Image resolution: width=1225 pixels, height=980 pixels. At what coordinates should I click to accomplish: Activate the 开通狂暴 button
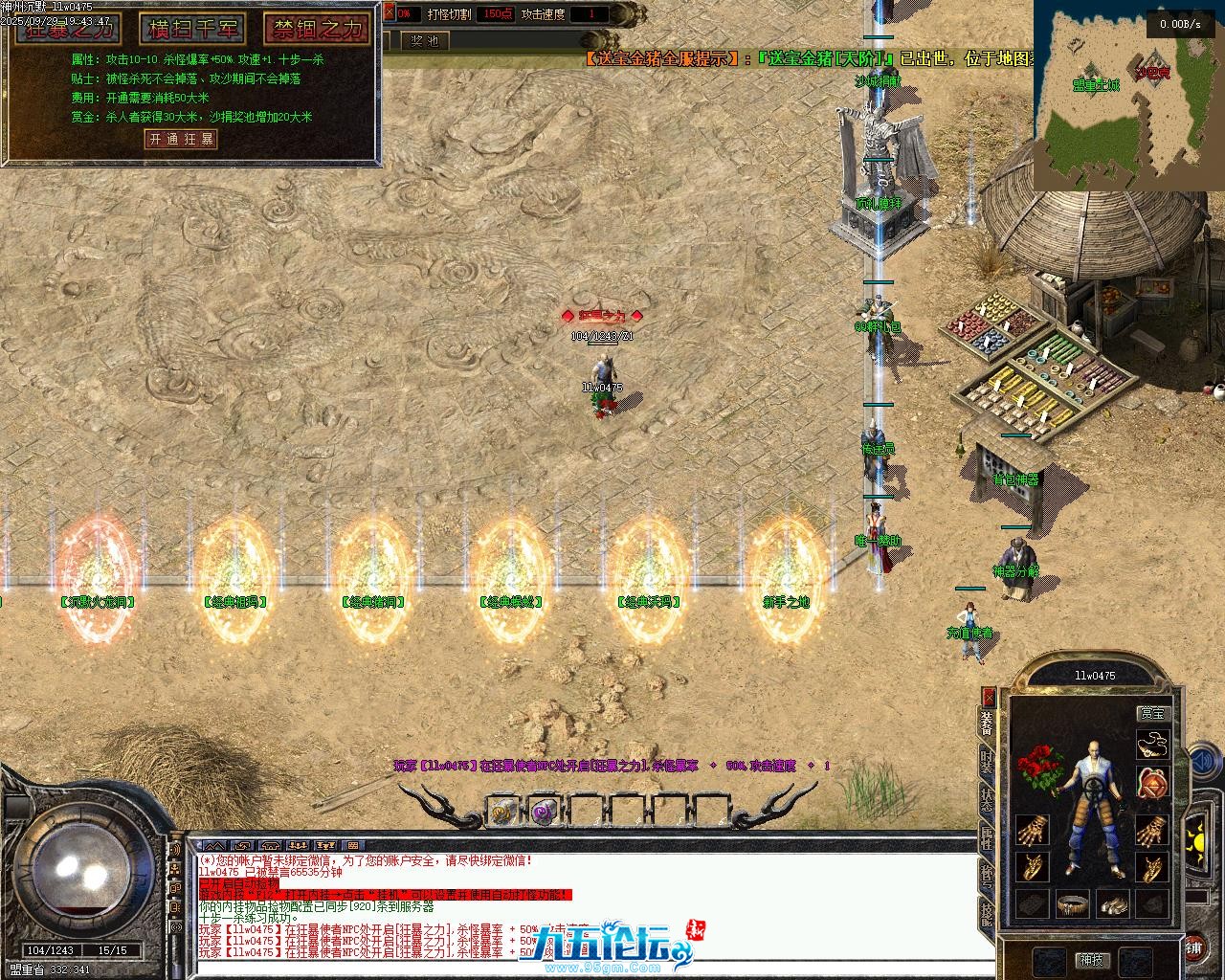pos(181,139)
